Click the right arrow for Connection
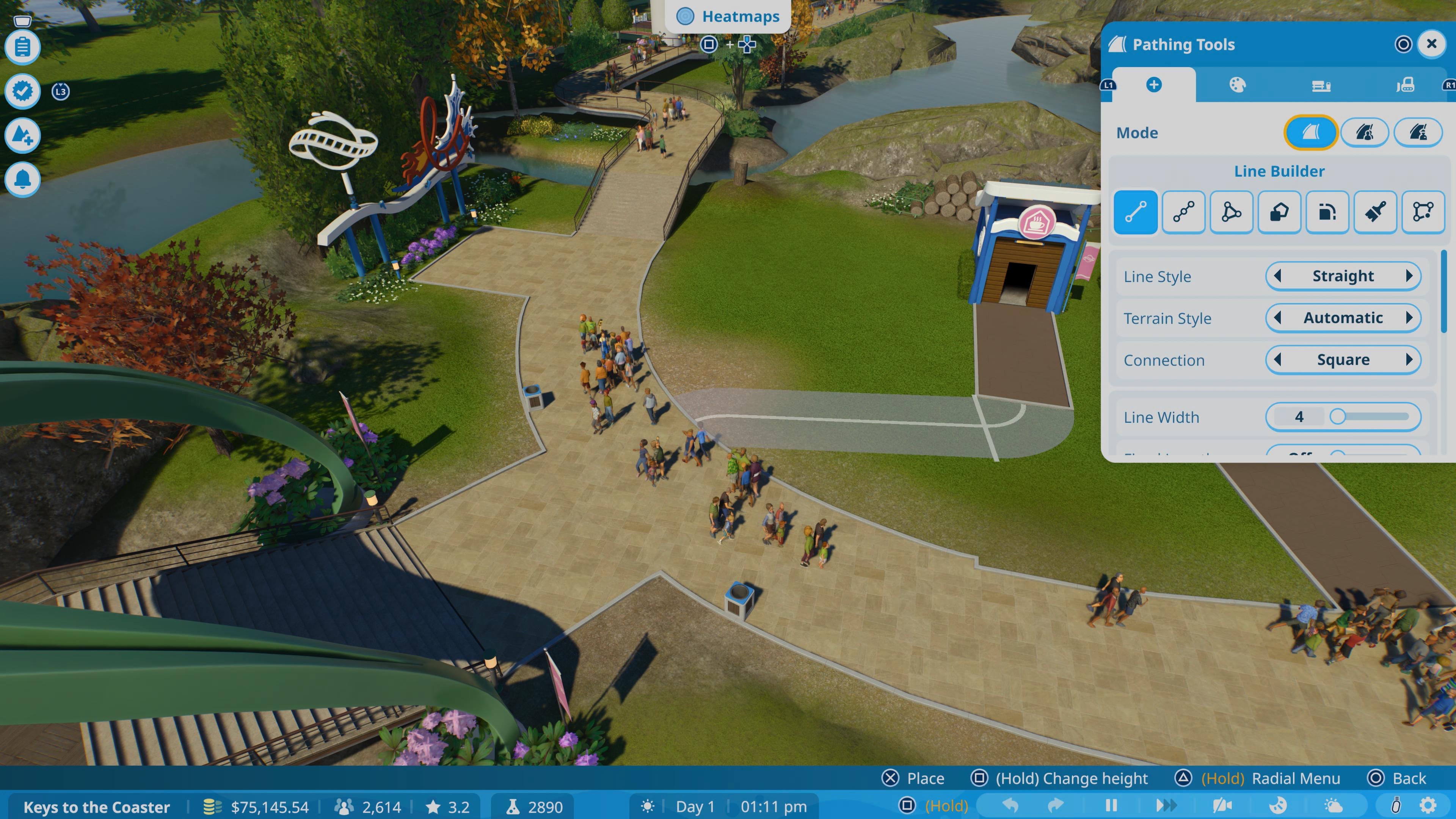 point(1409,359)
